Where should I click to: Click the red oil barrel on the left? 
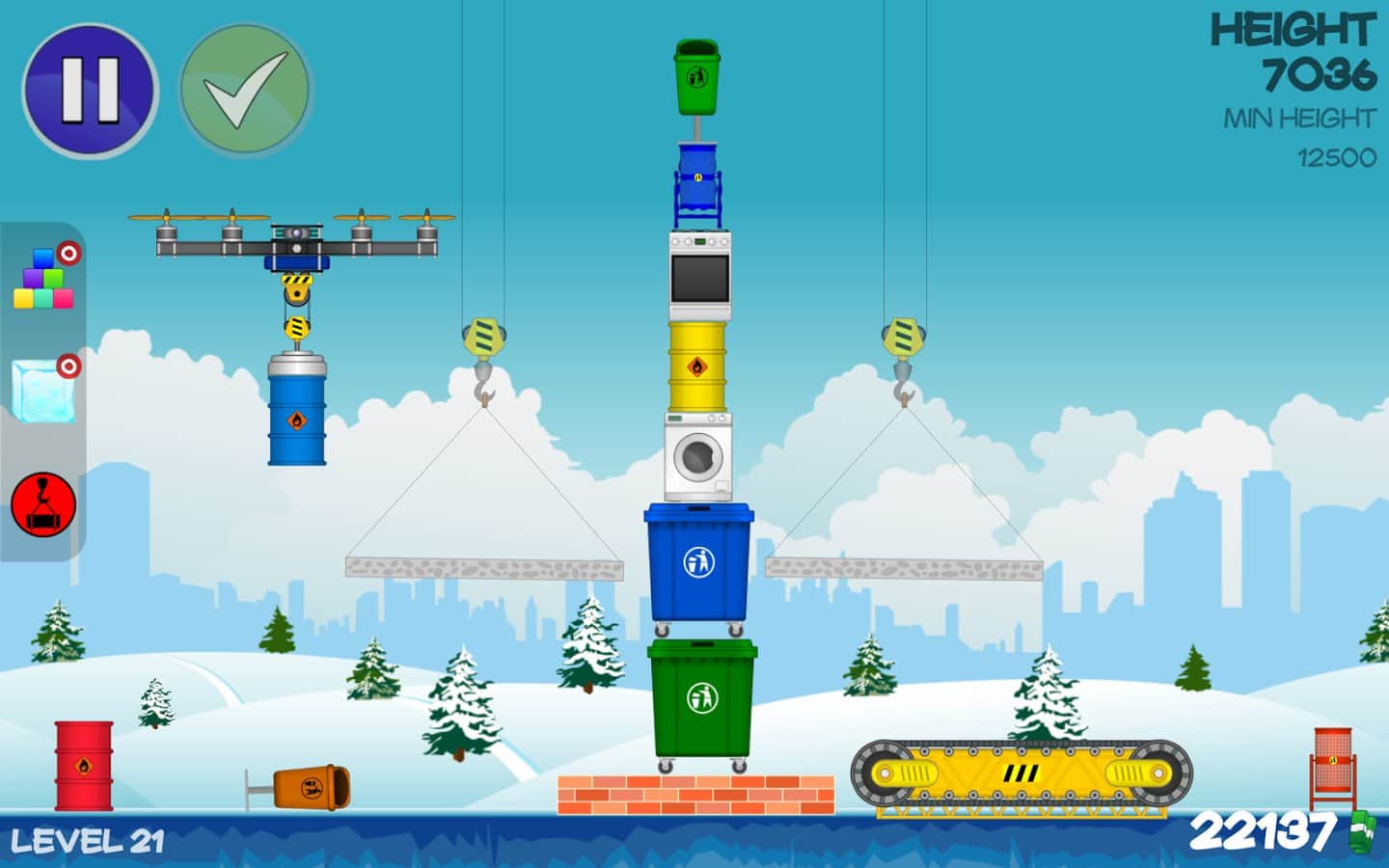point(82,765)
